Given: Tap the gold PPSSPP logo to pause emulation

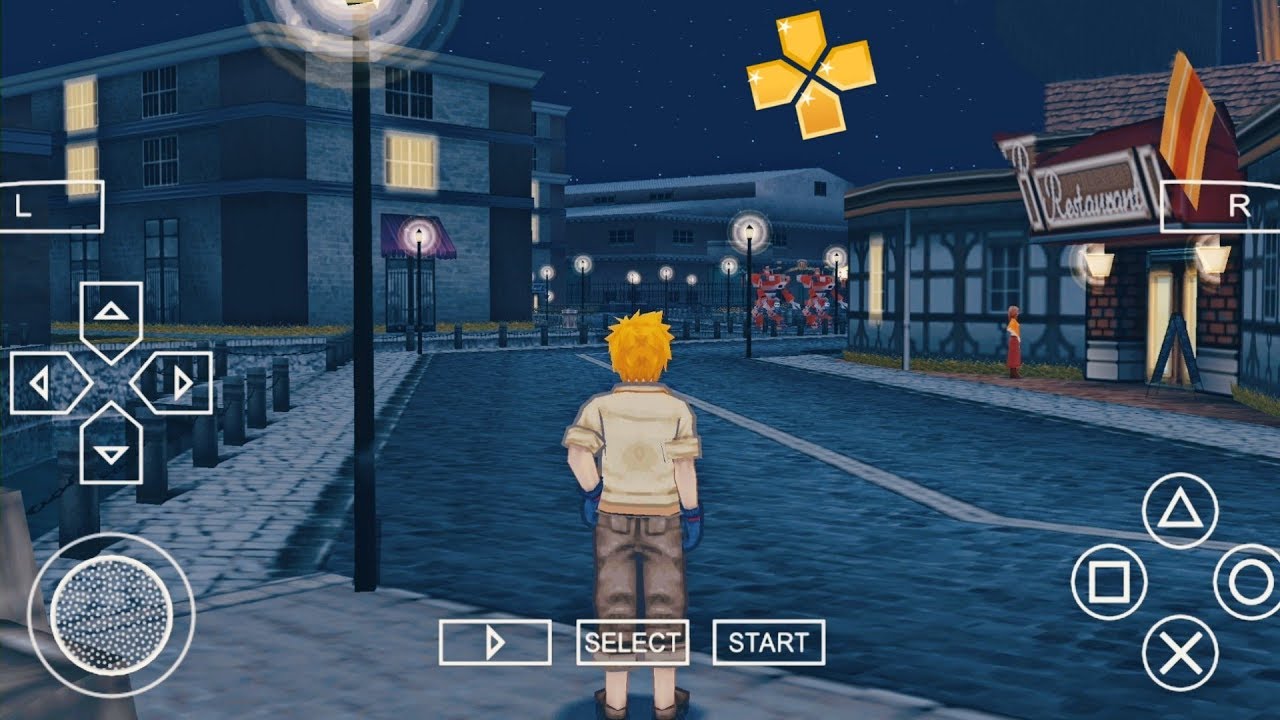Looking at the screenshot, I should (x=810, y=70).
